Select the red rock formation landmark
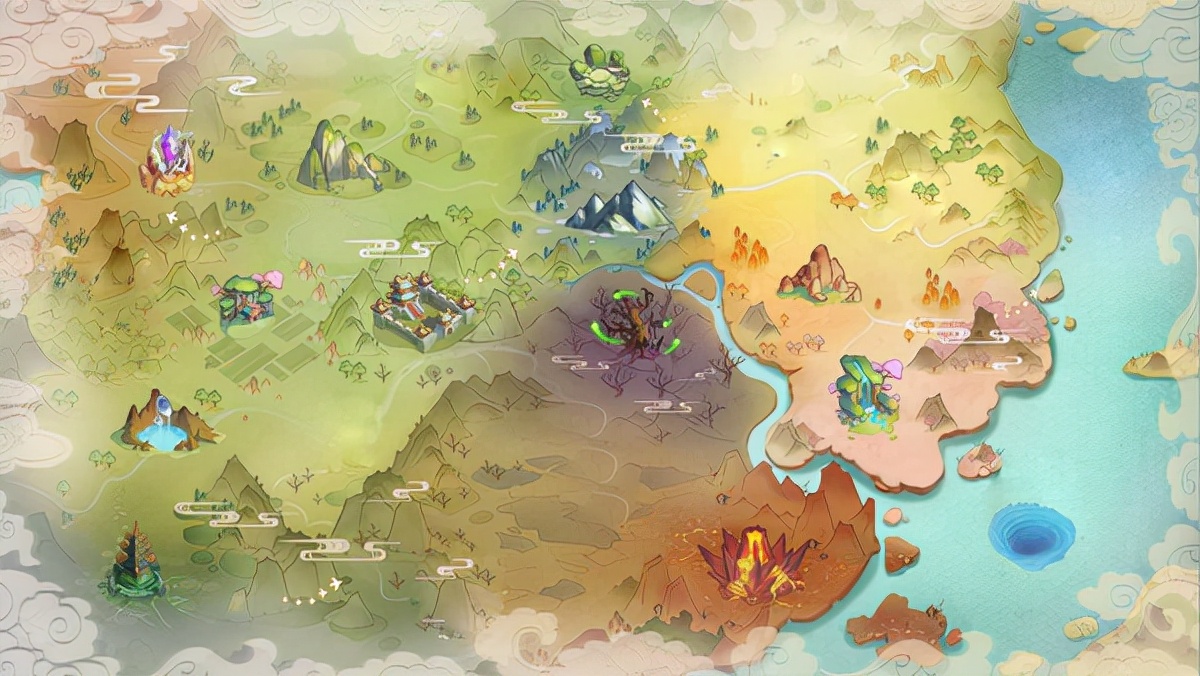This screenshot has width=1200, height=676. point(817,273)
